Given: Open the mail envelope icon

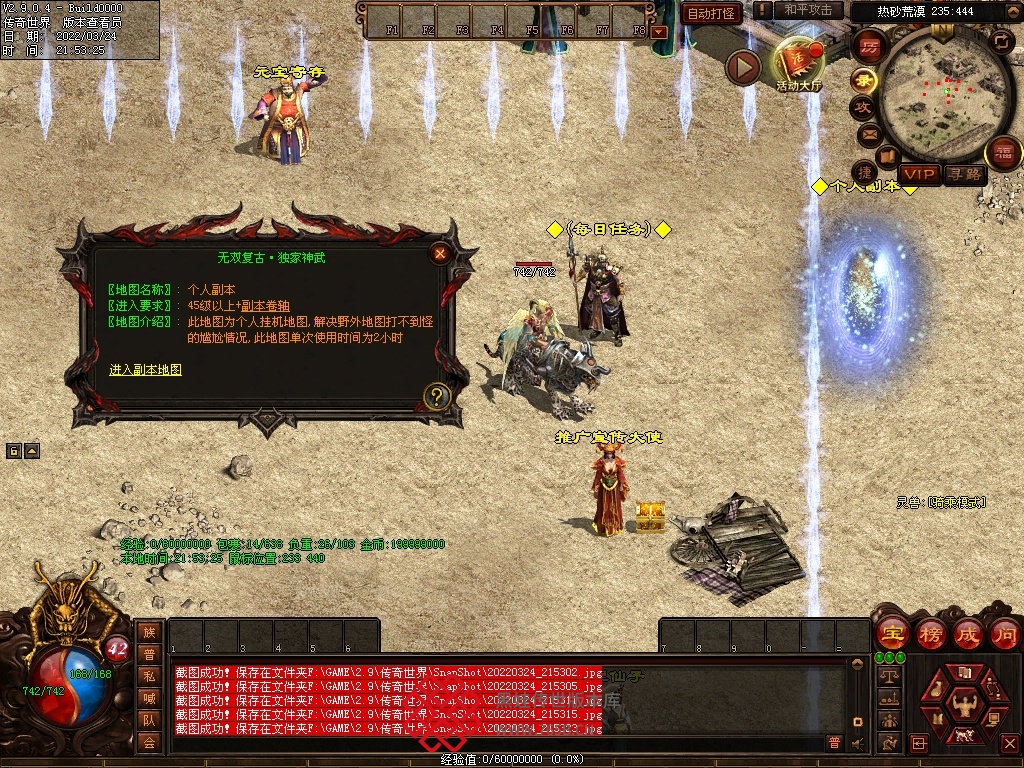Looking at the screenshot, I should pos(869,134).
